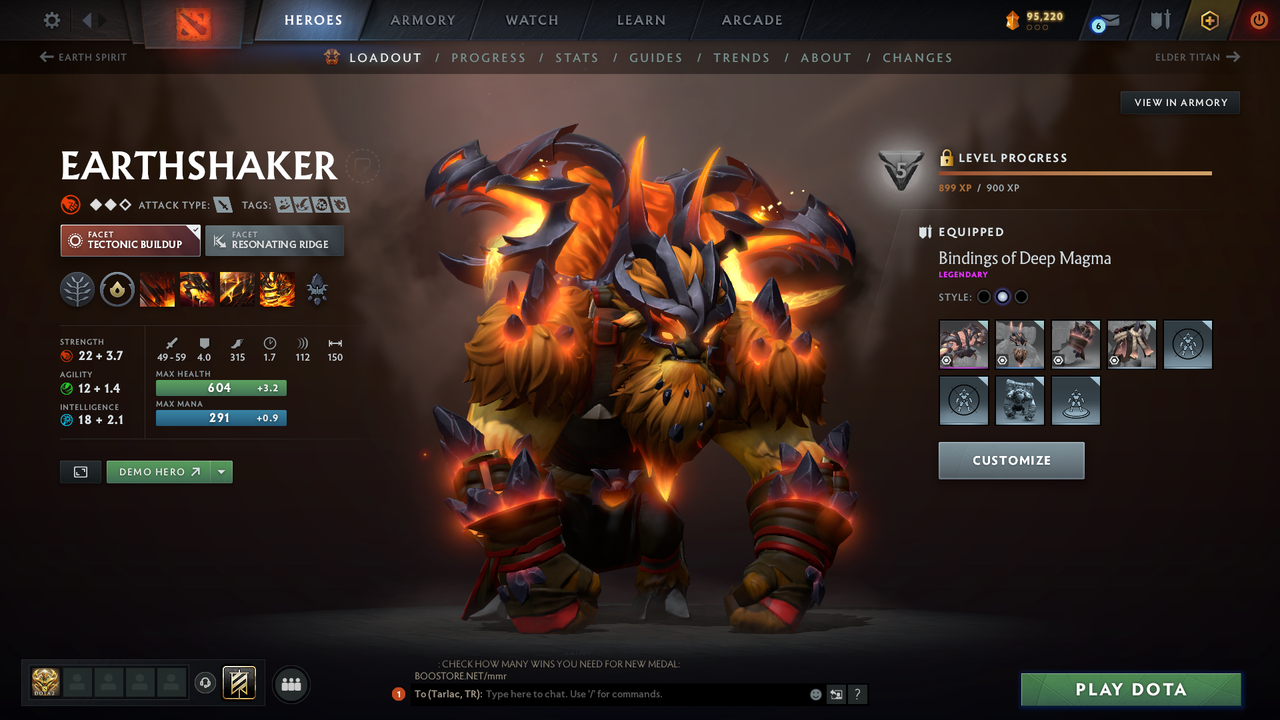This screenshot has height=720, width=1280.
Task: Toggle the first equipped style circle
Action: [983, 296]
